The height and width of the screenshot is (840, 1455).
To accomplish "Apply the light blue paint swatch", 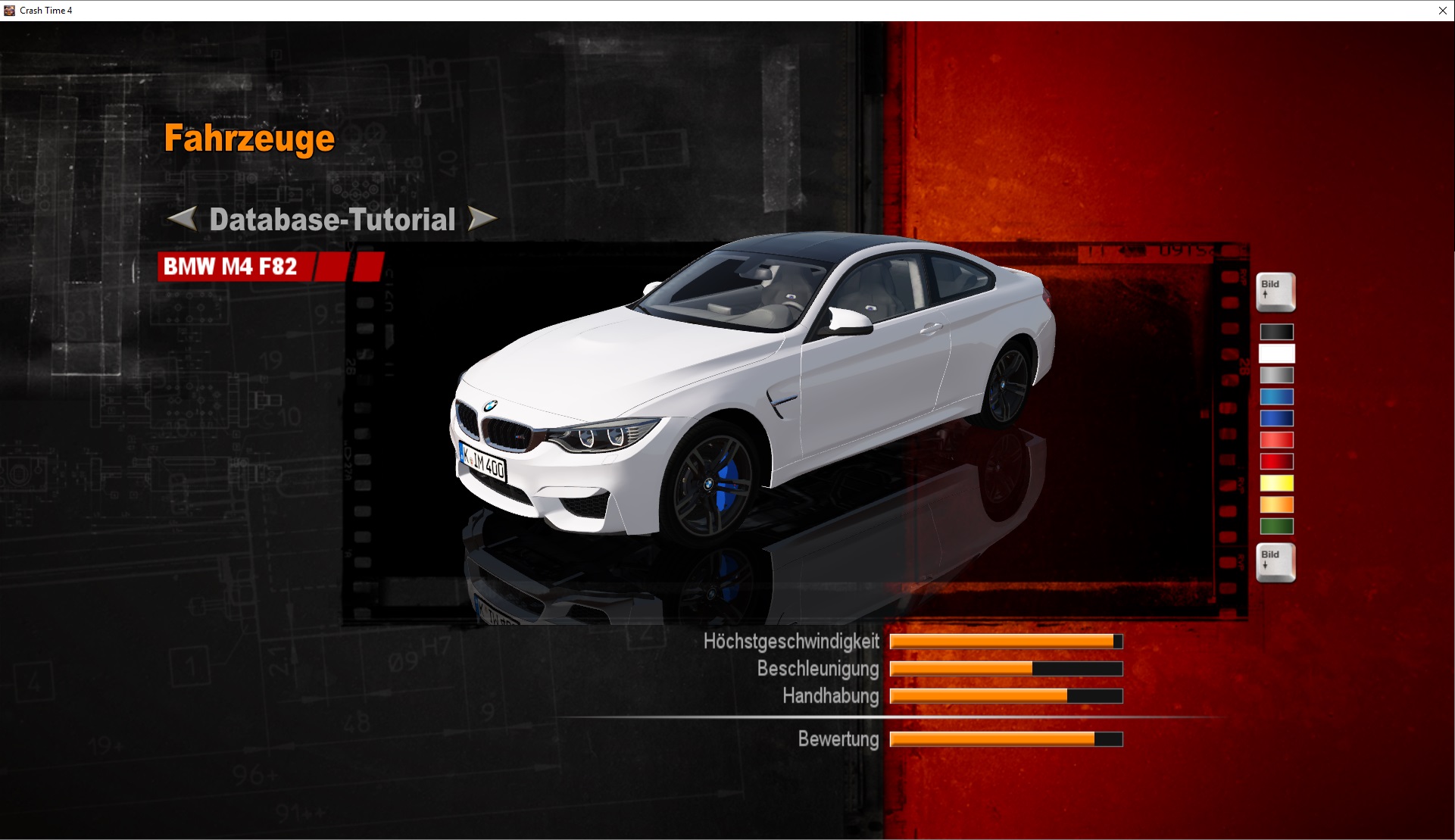I will 1276,396.
